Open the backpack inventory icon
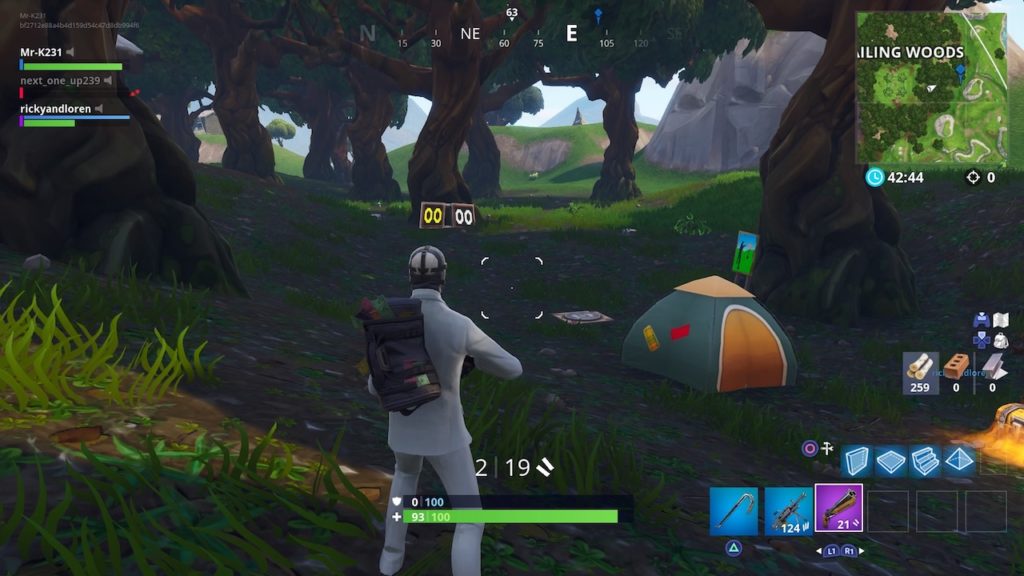Image resolution: width=1024 pixels, height=576 pixels. click(x=1000, y=340)
